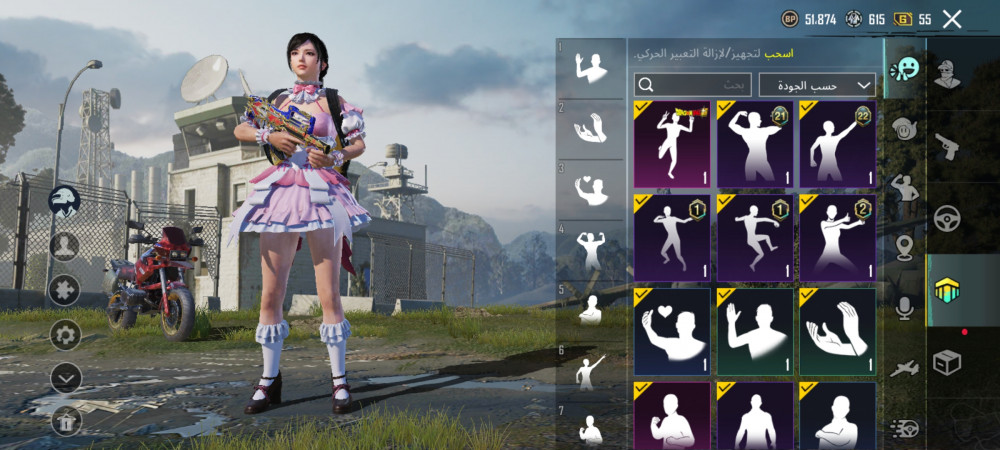Screen dimensions: 1000x450
Task: Select the heart-in-hand emote in the grid
Action: click(x=672, y=331)
